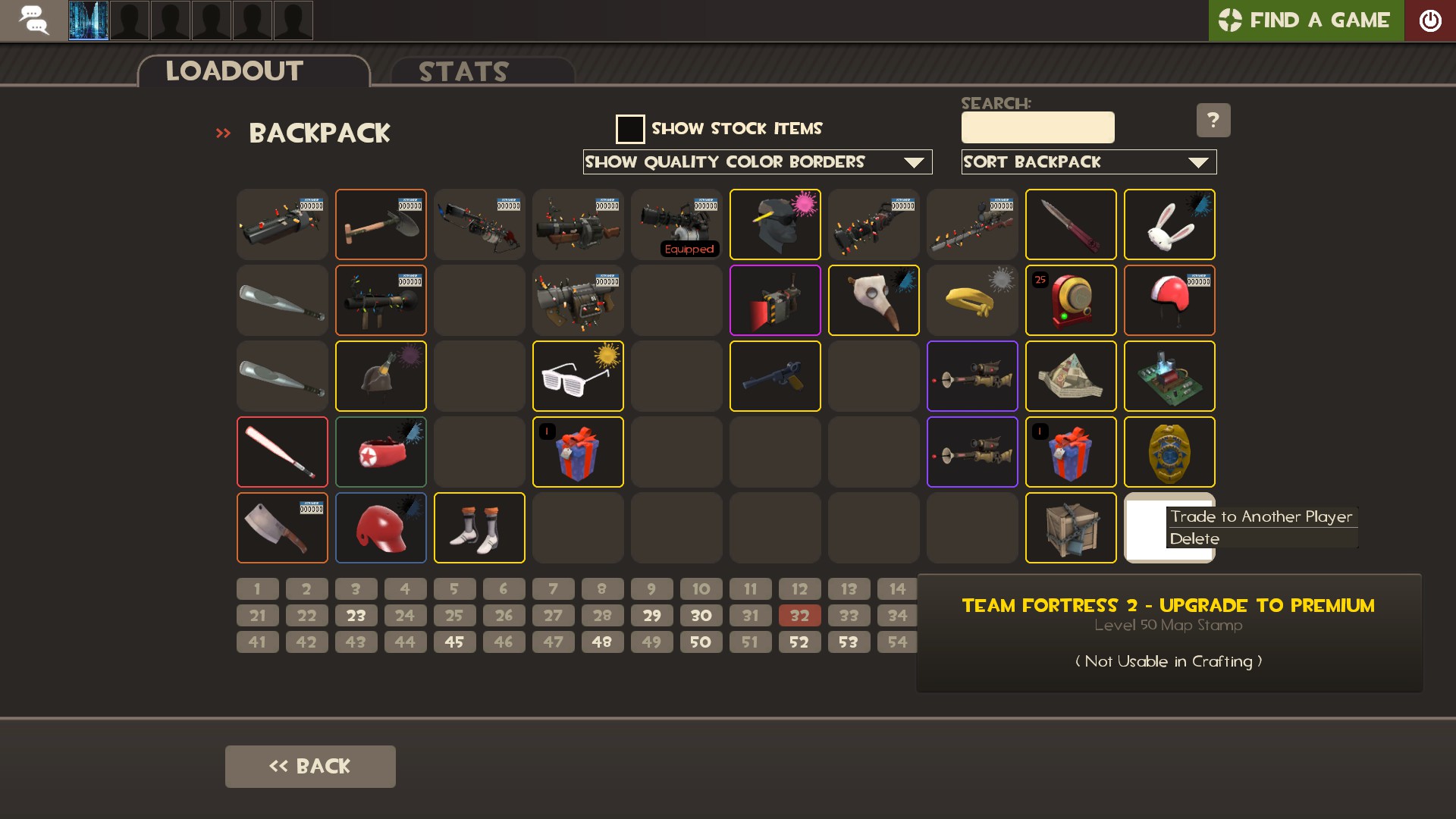Jump to backpack page 23
The height and width of the screenshot is (819, 1456).
[x=356, y=616]
